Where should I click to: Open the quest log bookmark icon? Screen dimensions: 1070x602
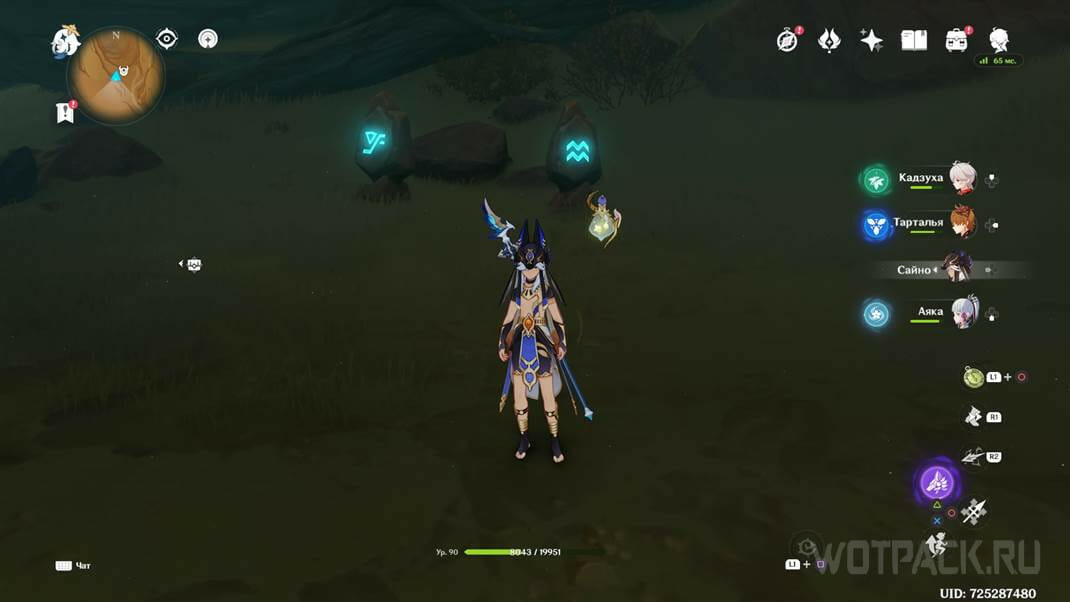tap(65, 113)
